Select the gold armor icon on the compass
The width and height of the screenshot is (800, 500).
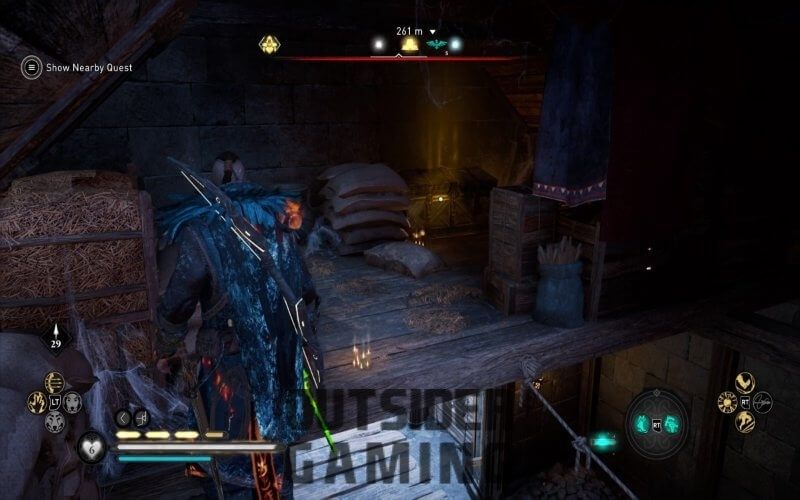click(x=269, y=44)
